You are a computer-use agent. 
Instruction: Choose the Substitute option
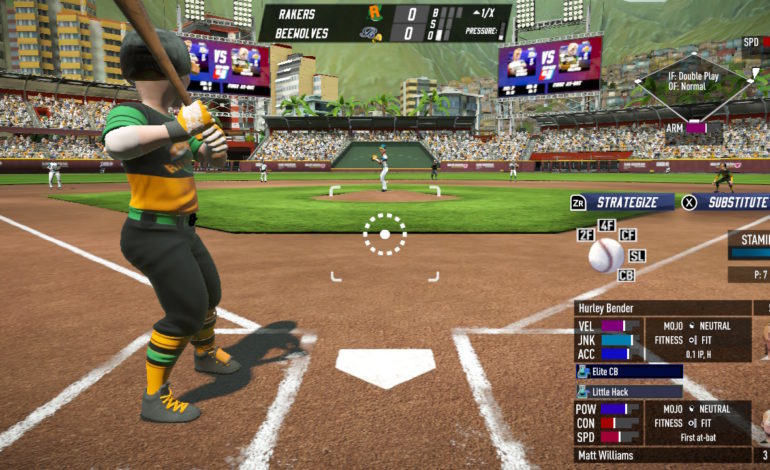(x=732, y=202)
